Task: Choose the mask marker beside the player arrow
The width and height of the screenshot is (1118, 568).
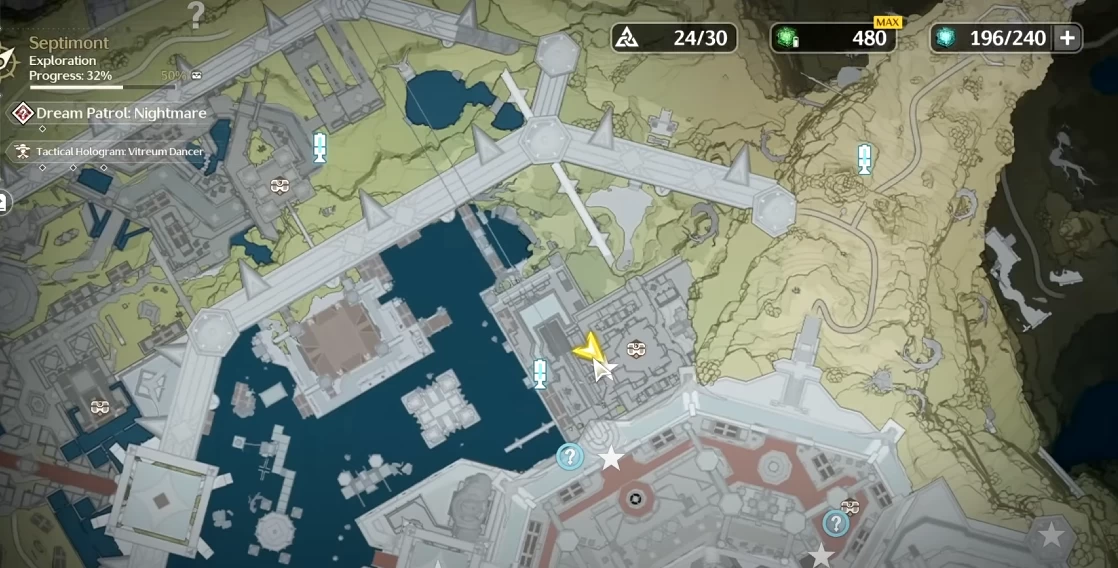Action: point(633,349)
